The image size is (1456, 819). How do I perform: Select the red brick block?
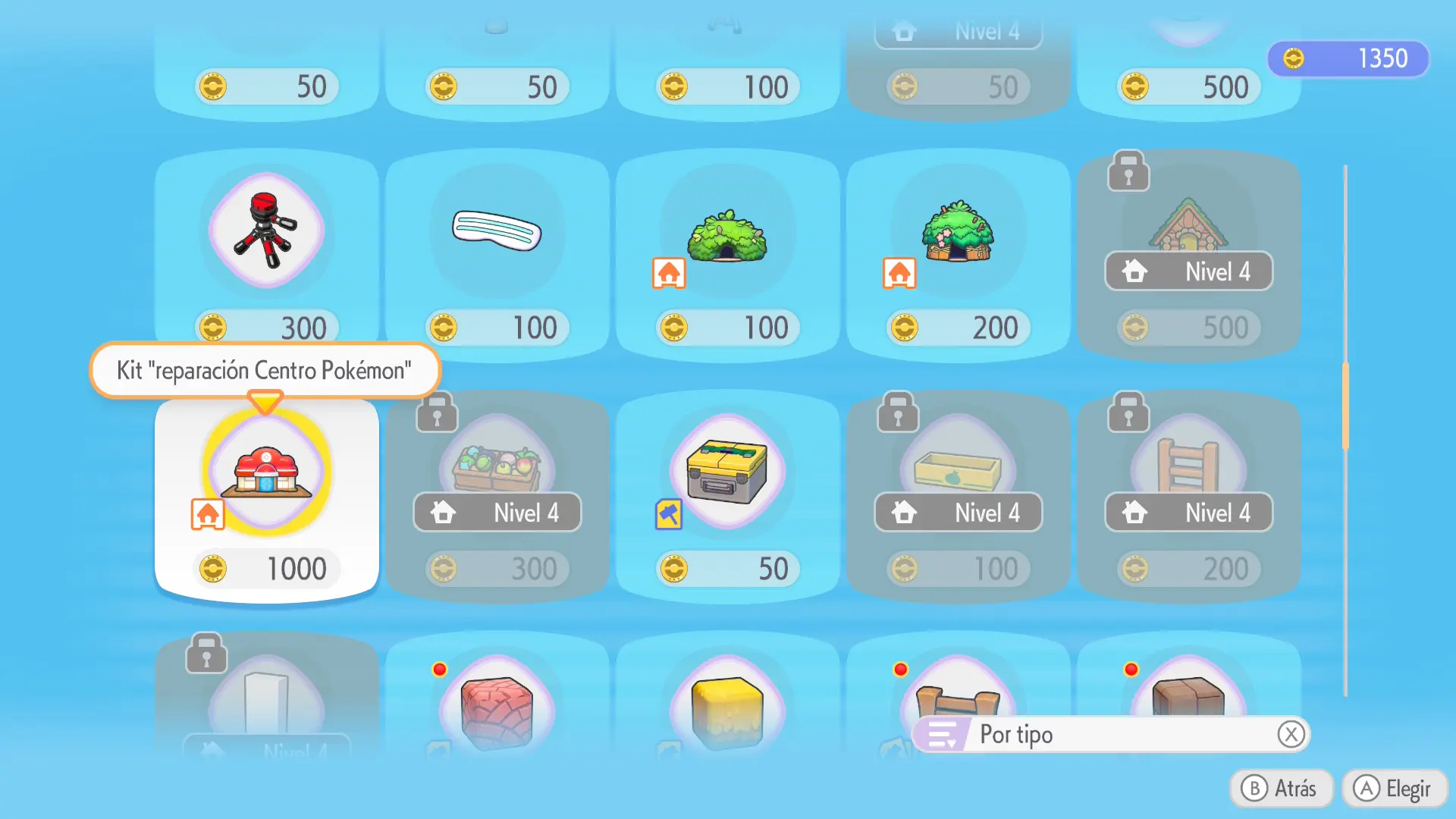click(497, 709)
